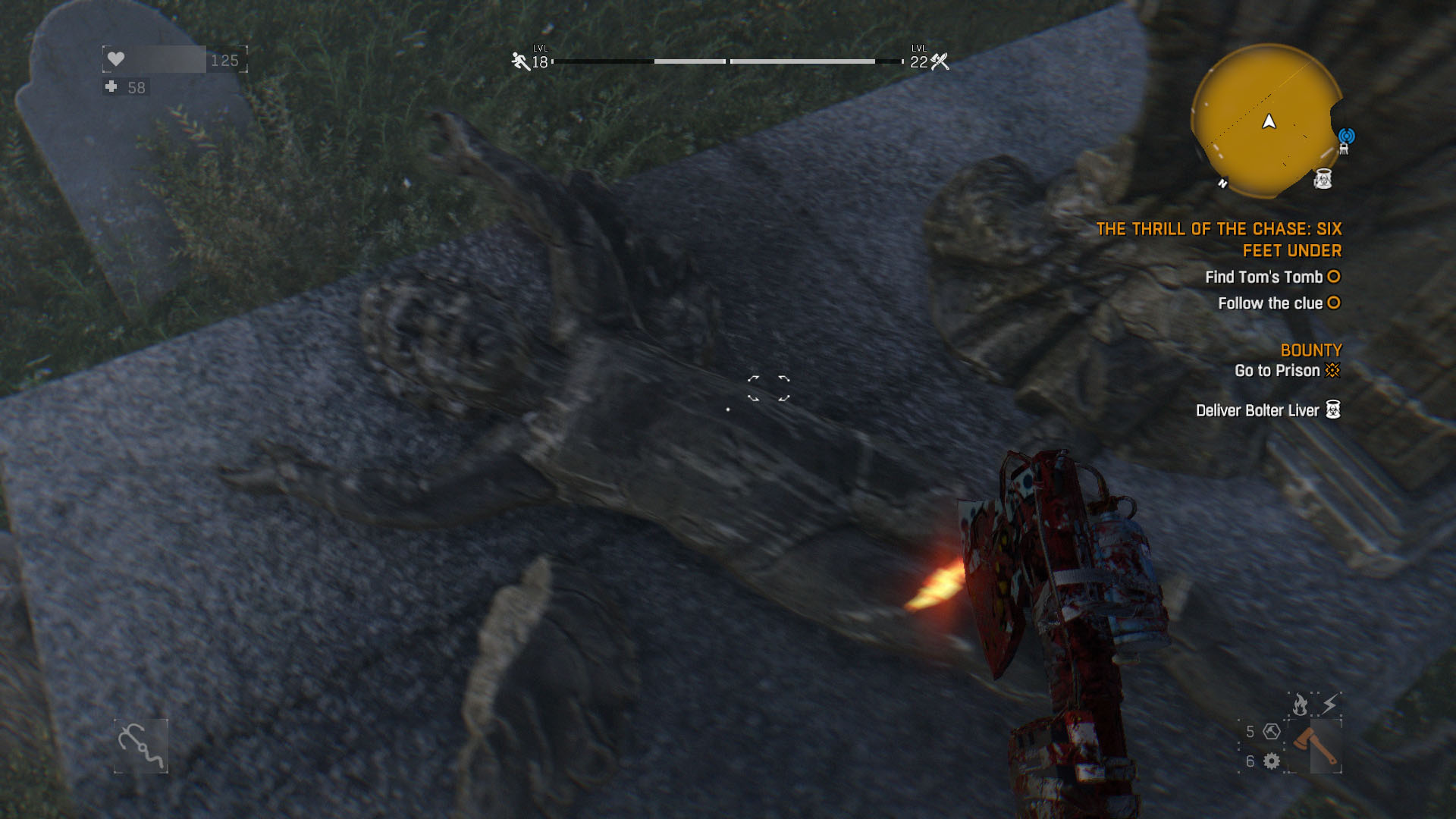Click the lightning weapon upgrade icon
The image size is (1456, 819).
pos(1329,704)
